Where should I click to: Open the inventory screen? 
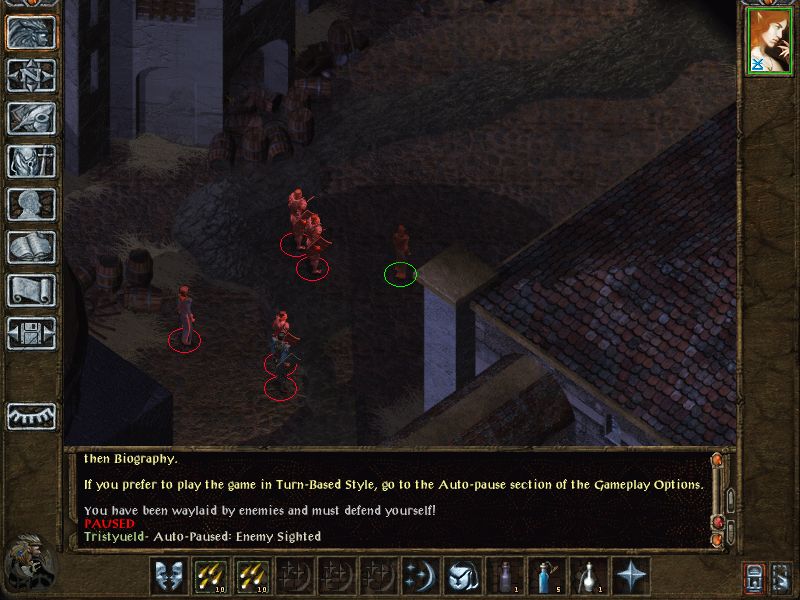(x=31, y=161)
